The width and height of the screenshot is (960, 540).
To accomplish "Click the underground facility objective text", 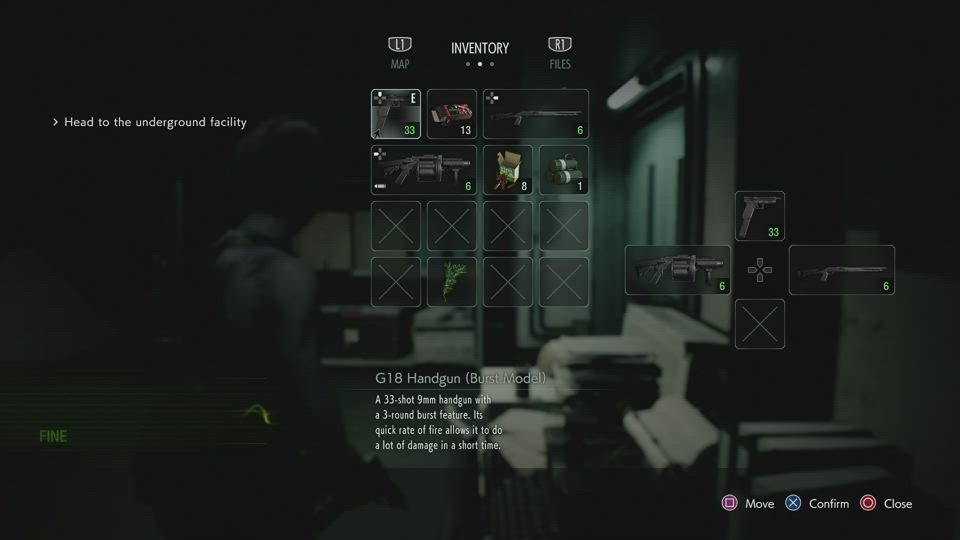I will (x=155, y=122).
